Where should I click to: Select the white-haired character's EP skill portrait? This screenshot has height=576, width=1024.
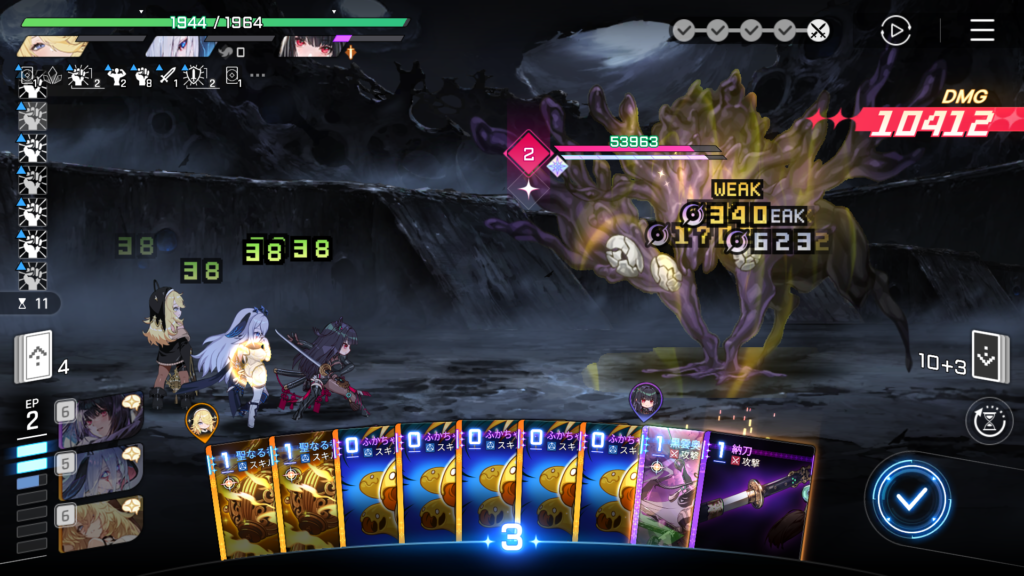tap(101, 469)
